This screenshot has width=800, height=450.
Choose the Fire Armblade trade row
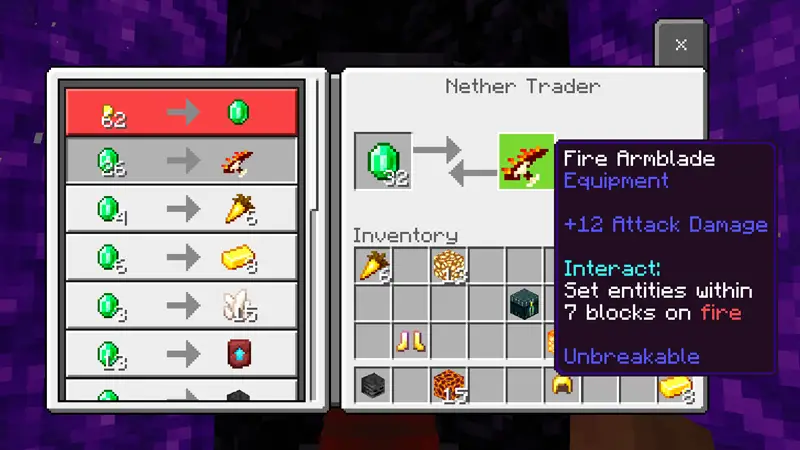click(181, 161)
